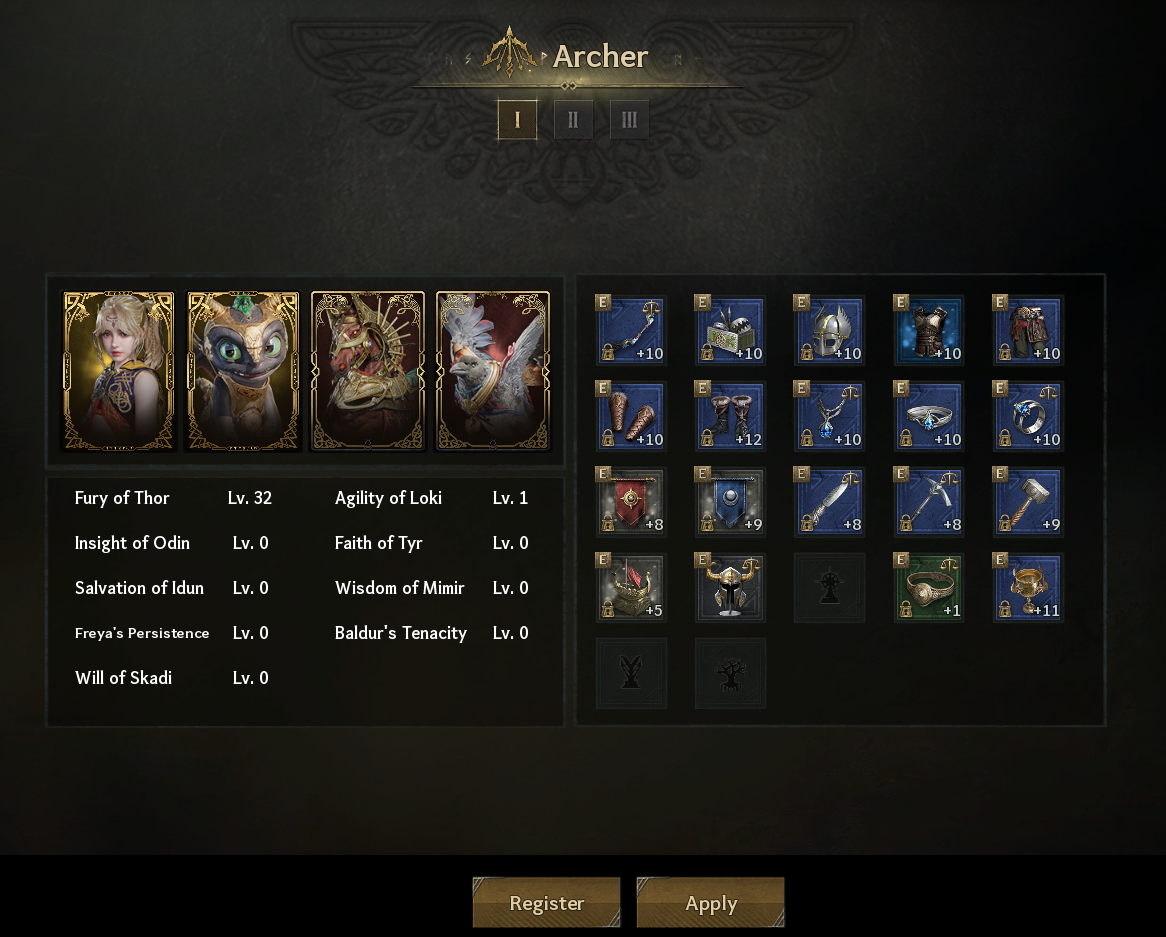Screen dimensions: 1166x937
Task: Select the blonde girl card
Action: pos(119,371)
